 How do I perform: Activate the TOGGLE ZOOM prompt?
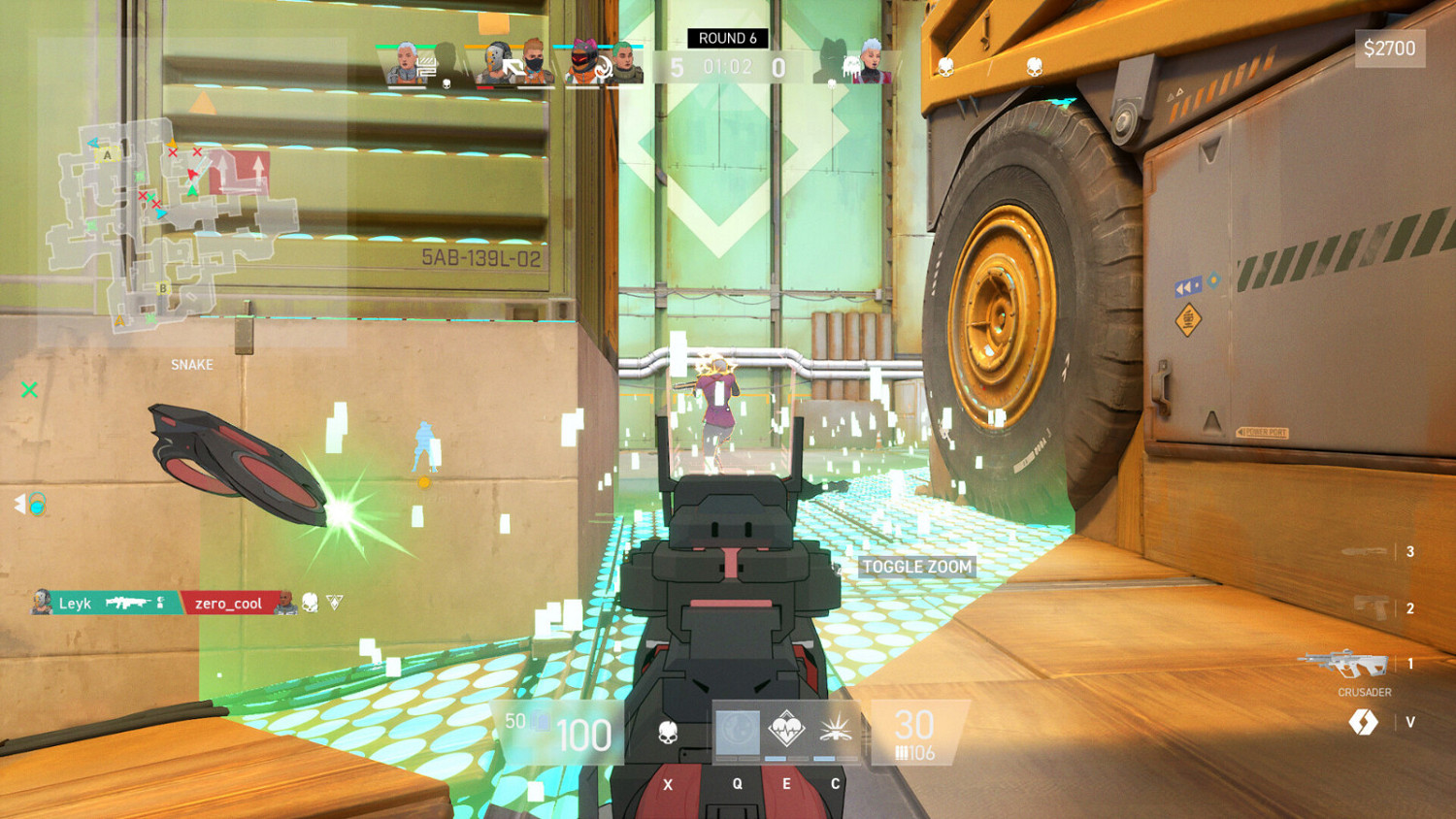coord(917,567)
